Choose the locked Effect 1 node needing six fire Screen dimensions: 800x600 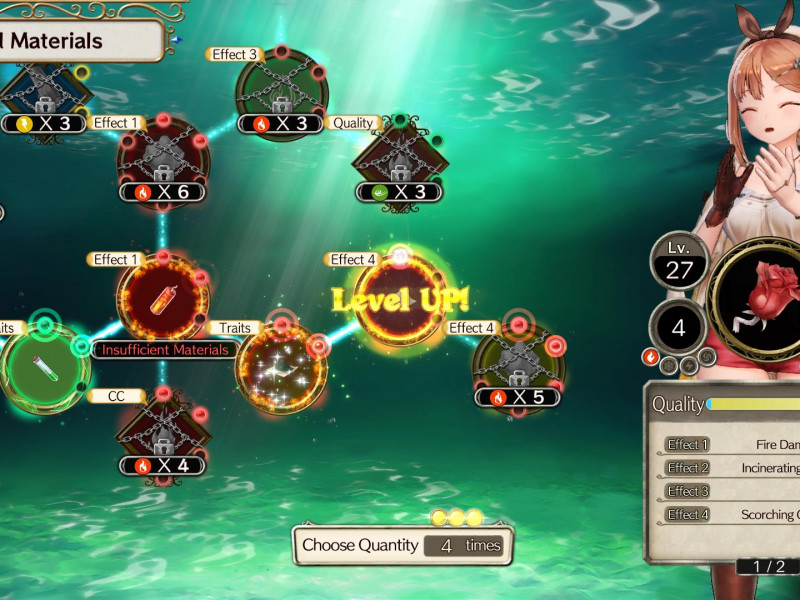162,160
